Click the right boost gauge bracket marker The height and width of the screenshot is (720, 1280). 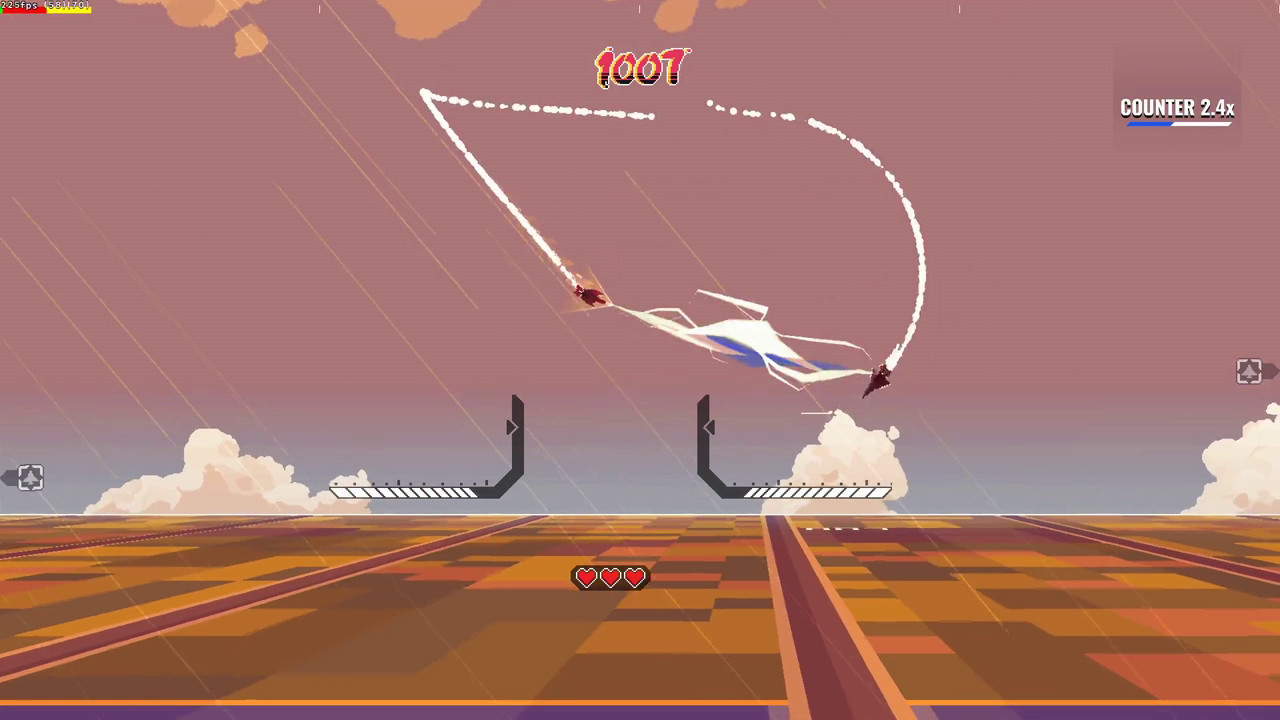(709, 427)
